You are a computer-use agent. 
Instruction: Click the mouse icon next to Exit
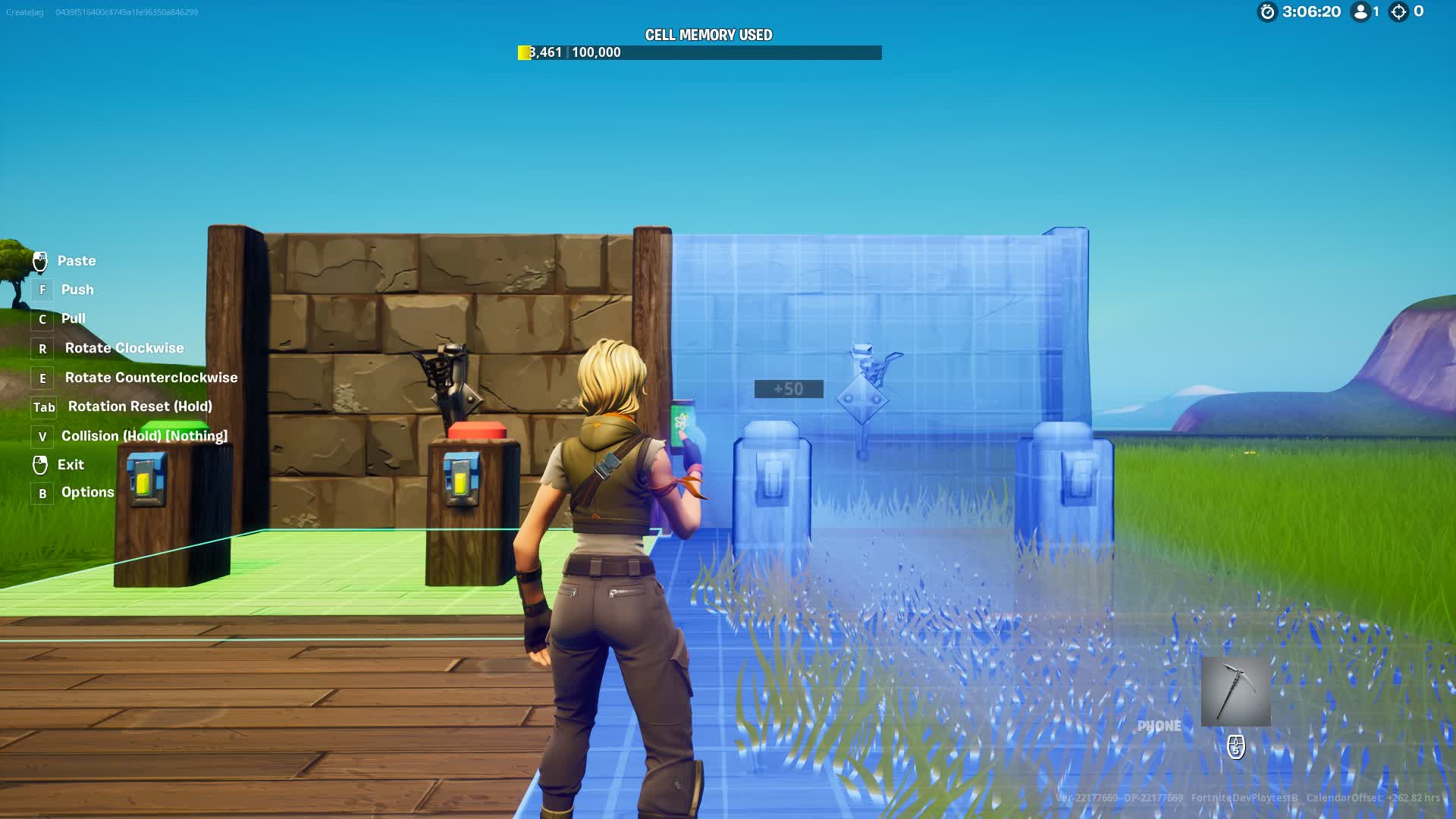click(39, 464)
